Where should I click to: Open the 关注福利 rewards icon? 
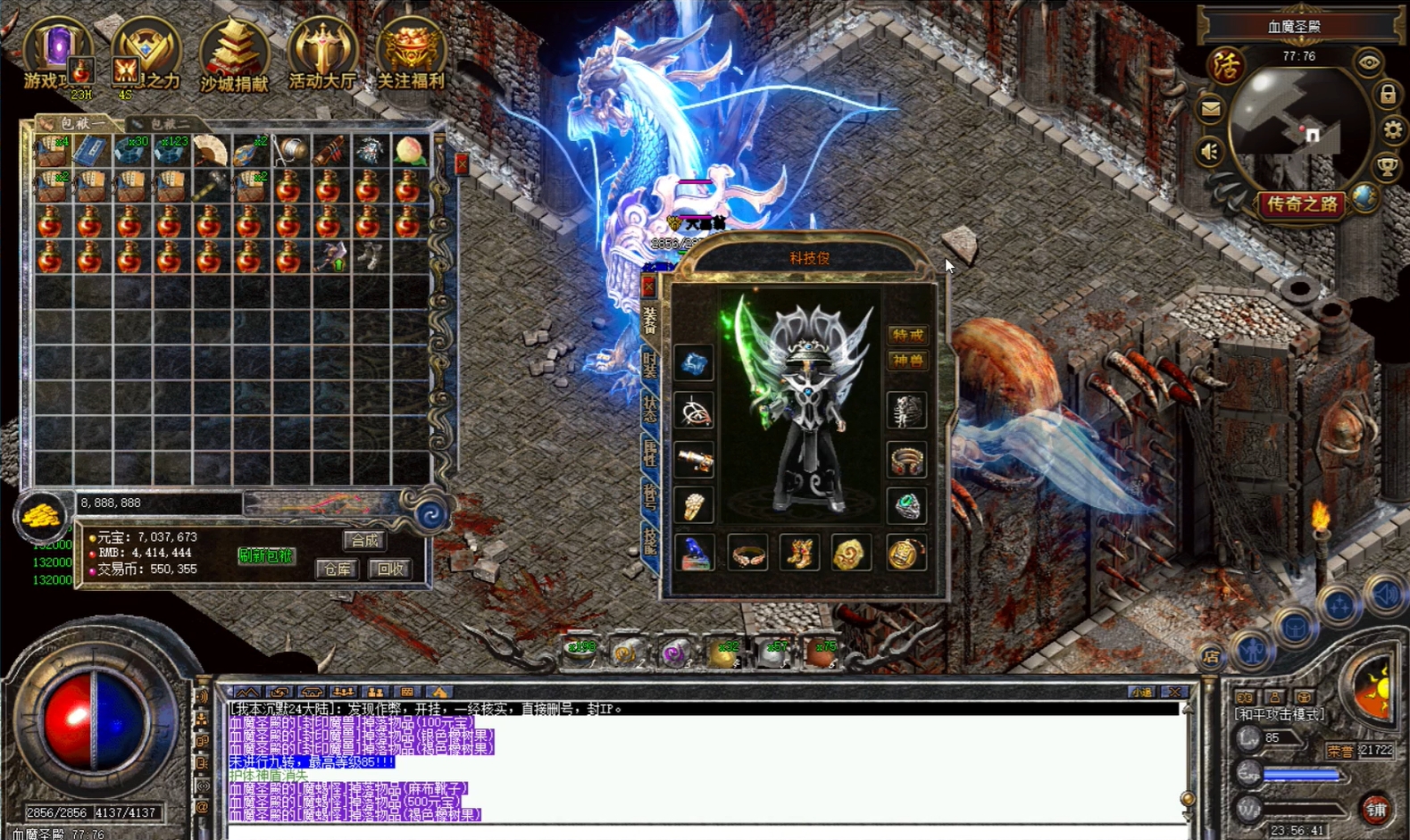pyautogui.click(x=411, y=55)
